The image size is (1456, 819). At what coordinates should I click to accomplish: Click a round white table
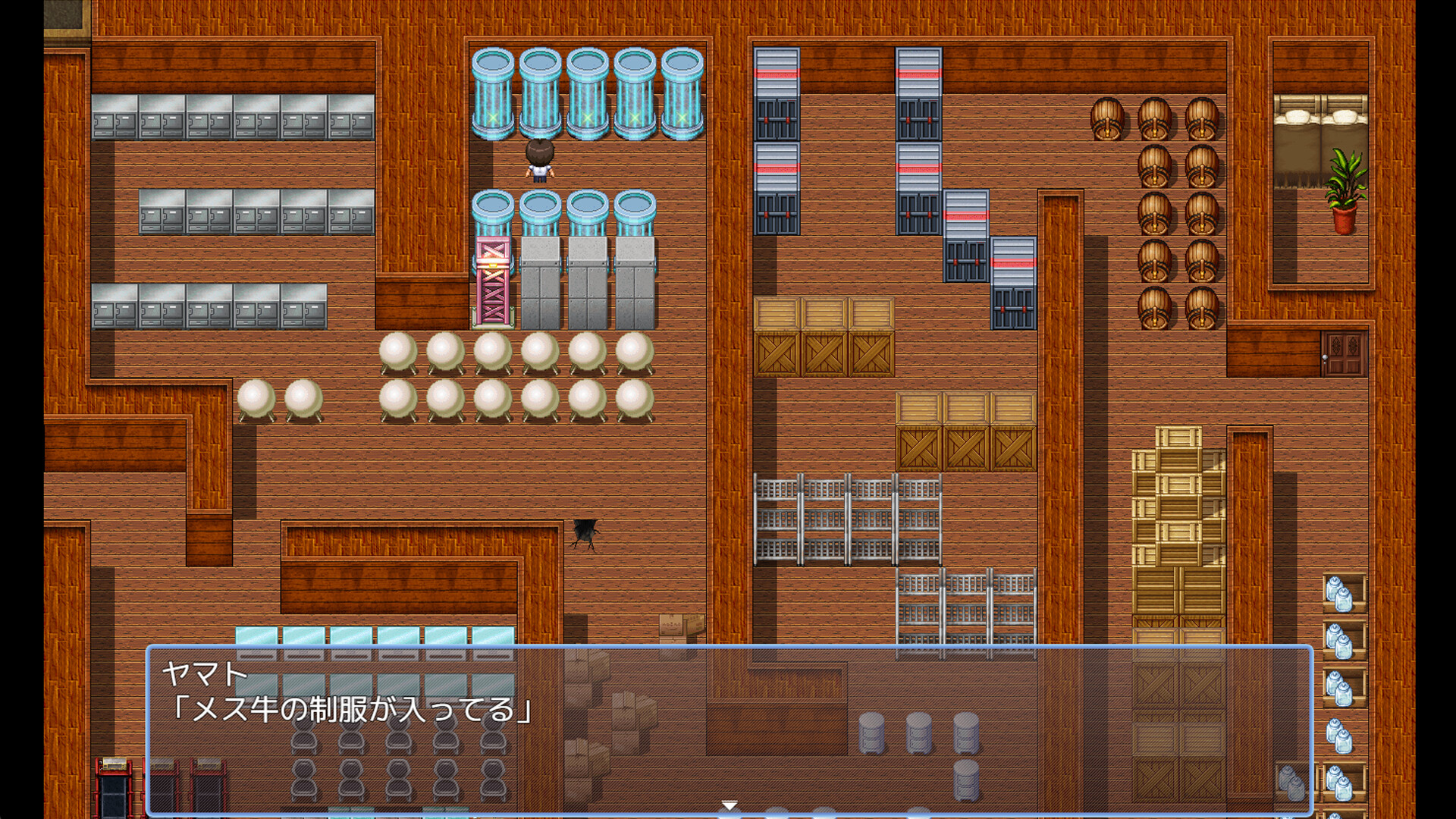click(397, 353)
